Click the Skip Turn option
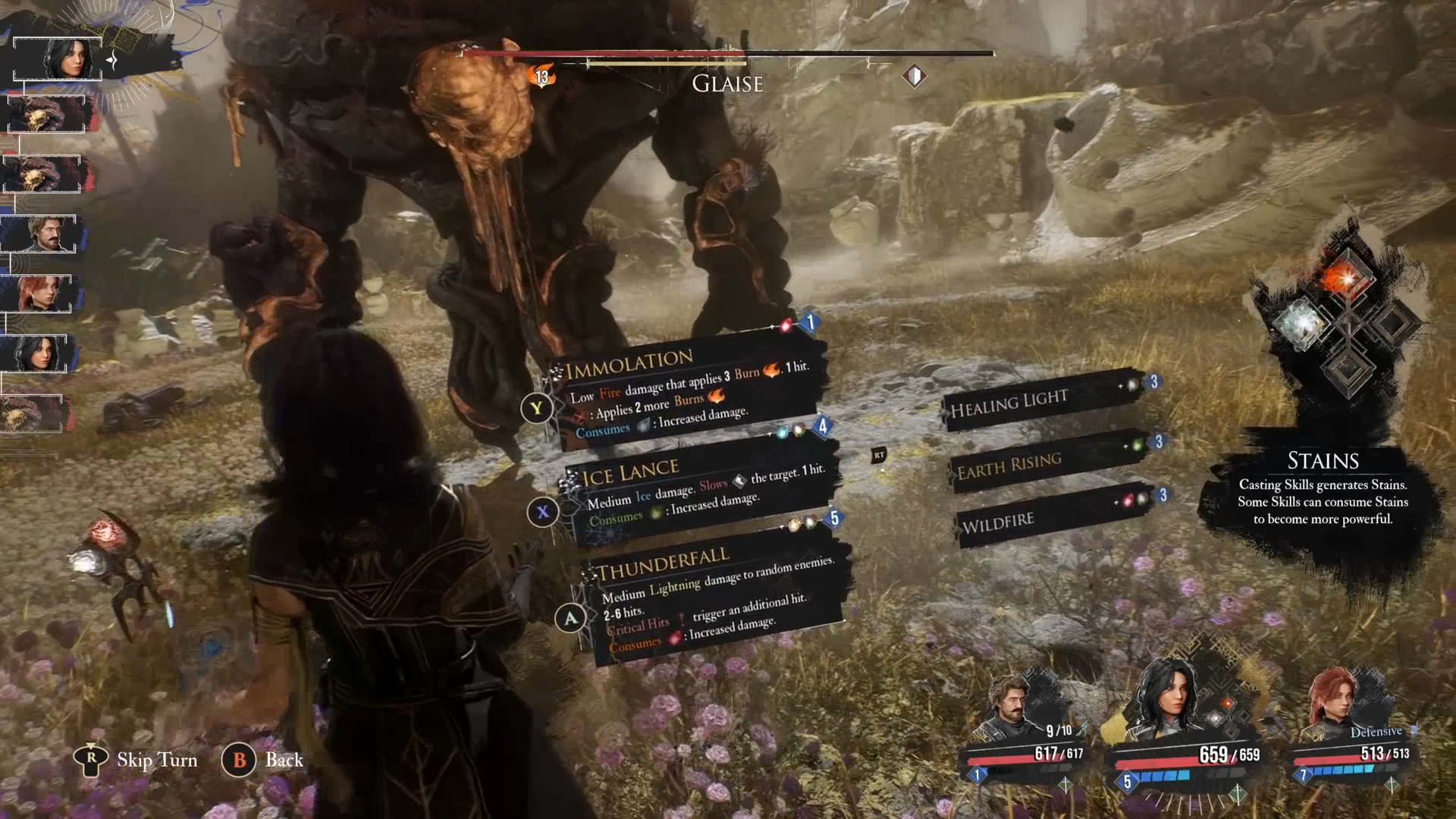 [x=156, y=760]
